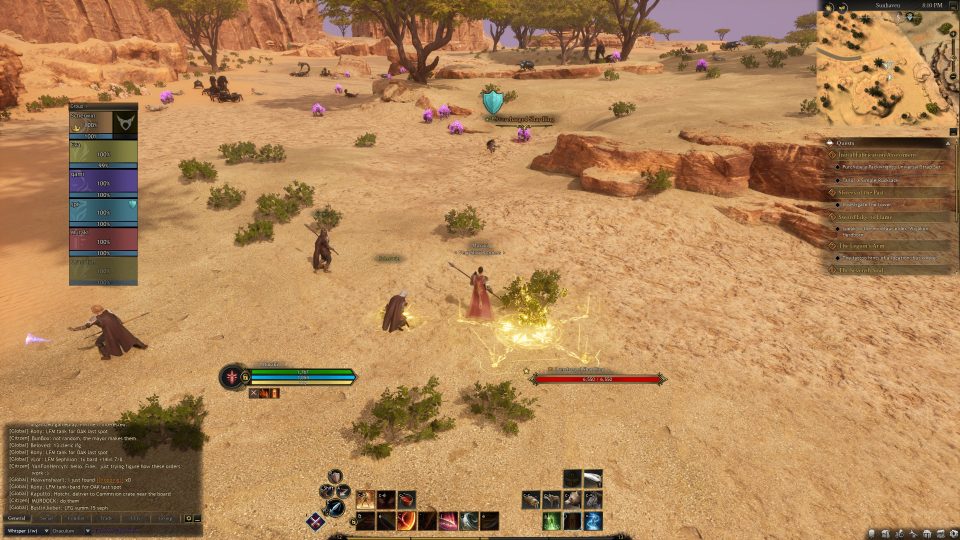
Task: Activate the orange fire swirl ability
Action: tap(408, 520)
